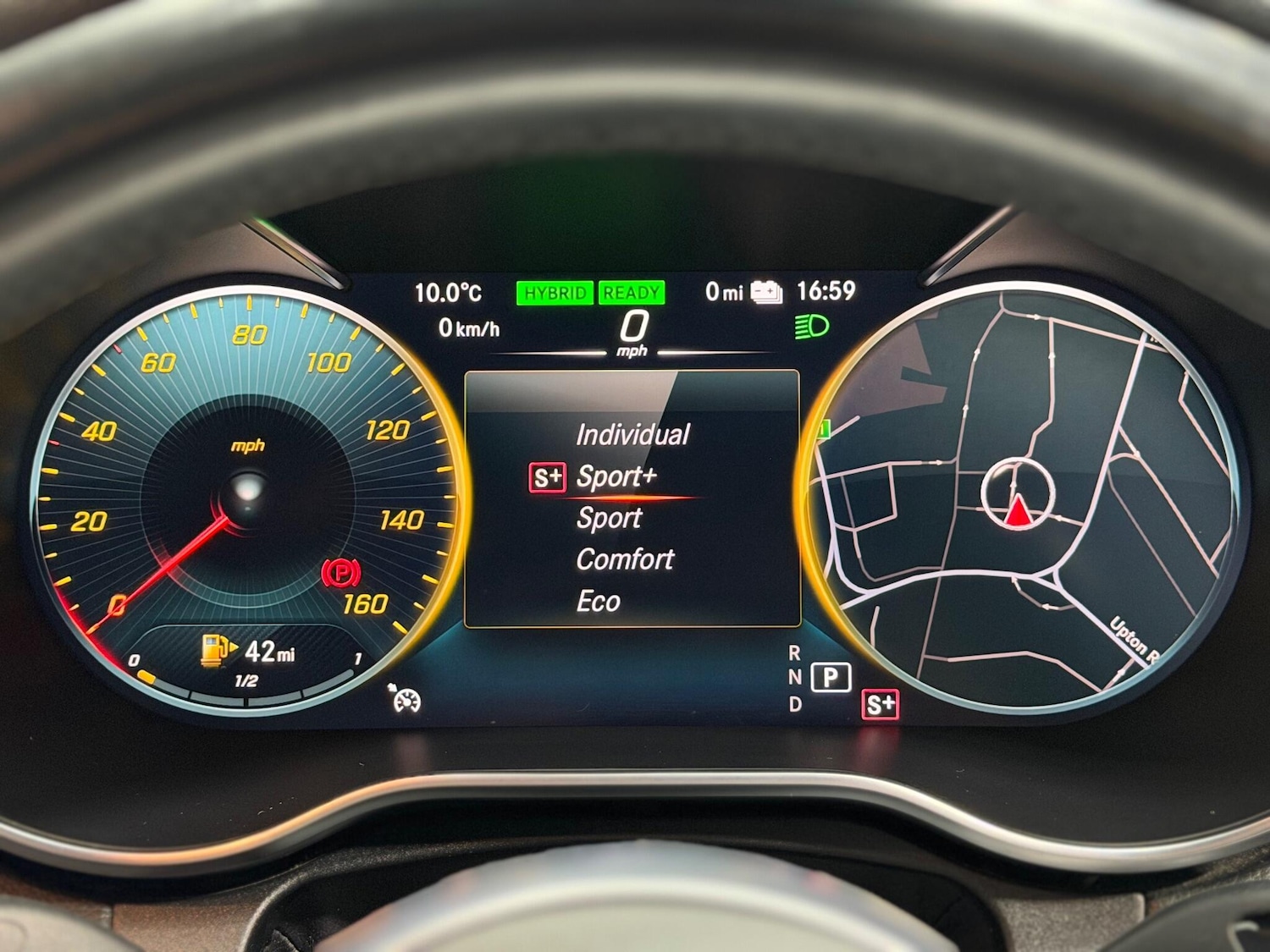The image size is (1270, 952).
Task: Click the S+ badge beside the gear indicator
Action: click(880, 704)
